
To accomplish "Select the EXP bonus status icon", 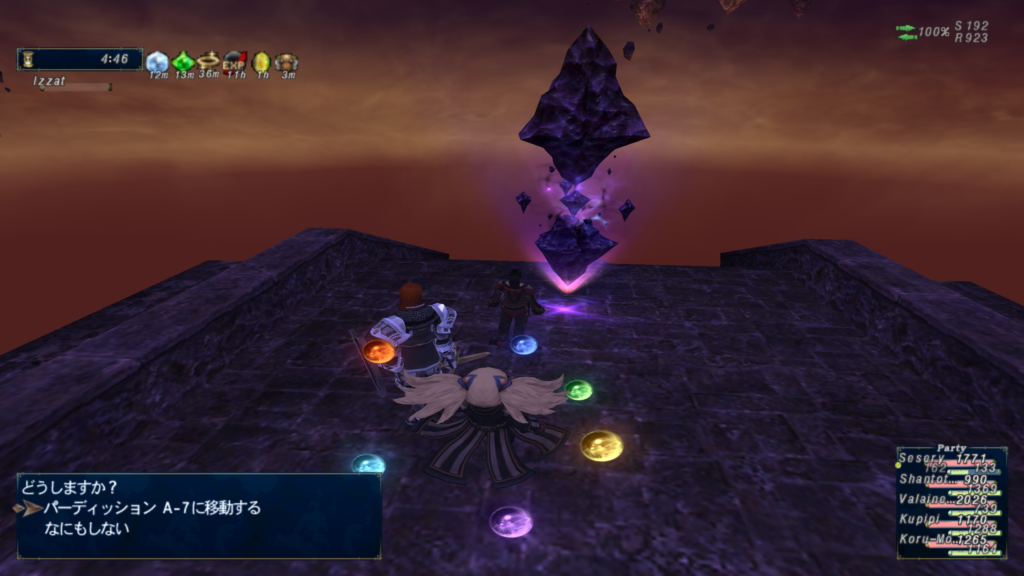I will click(x=235, y=62).
